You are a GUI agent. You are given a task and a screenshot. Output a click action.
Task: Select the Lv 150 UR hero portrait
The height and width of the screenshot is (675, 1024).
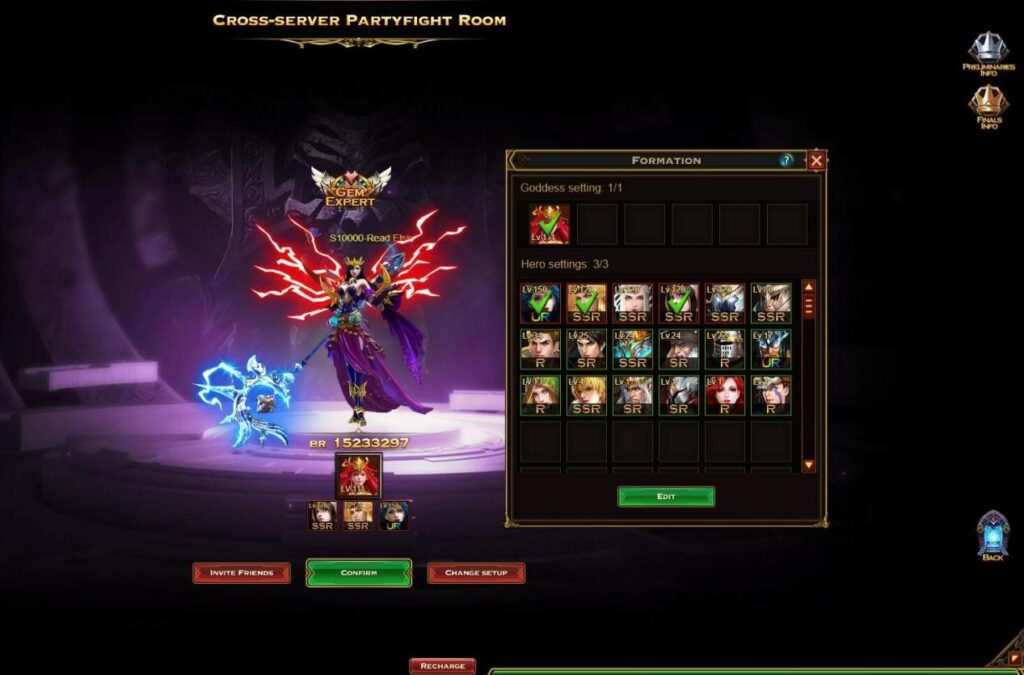pos(540,303)
